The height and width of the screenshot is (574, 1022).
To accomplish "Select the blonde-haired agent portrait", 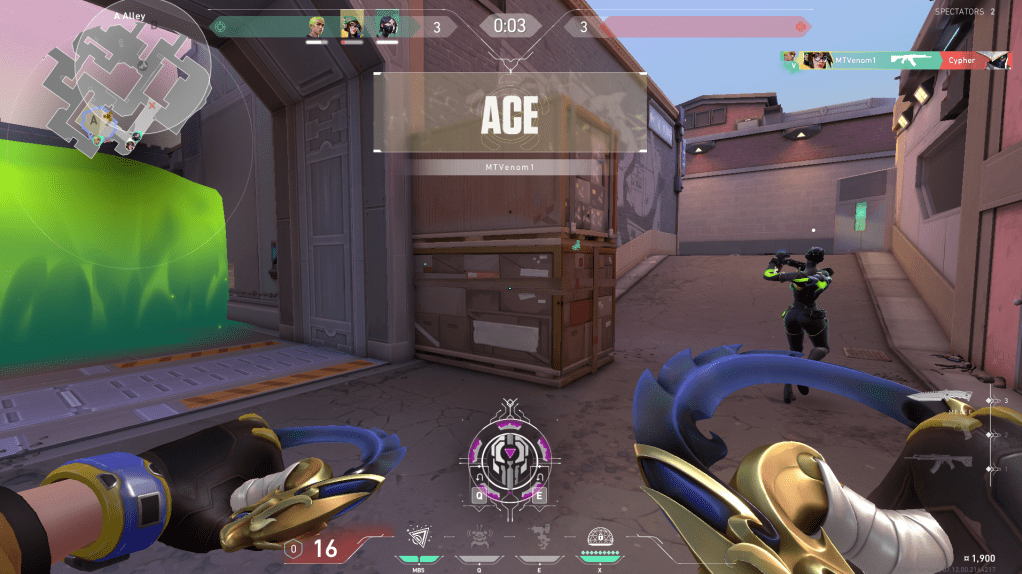I will pyautogui.click(x=318, y=26).
